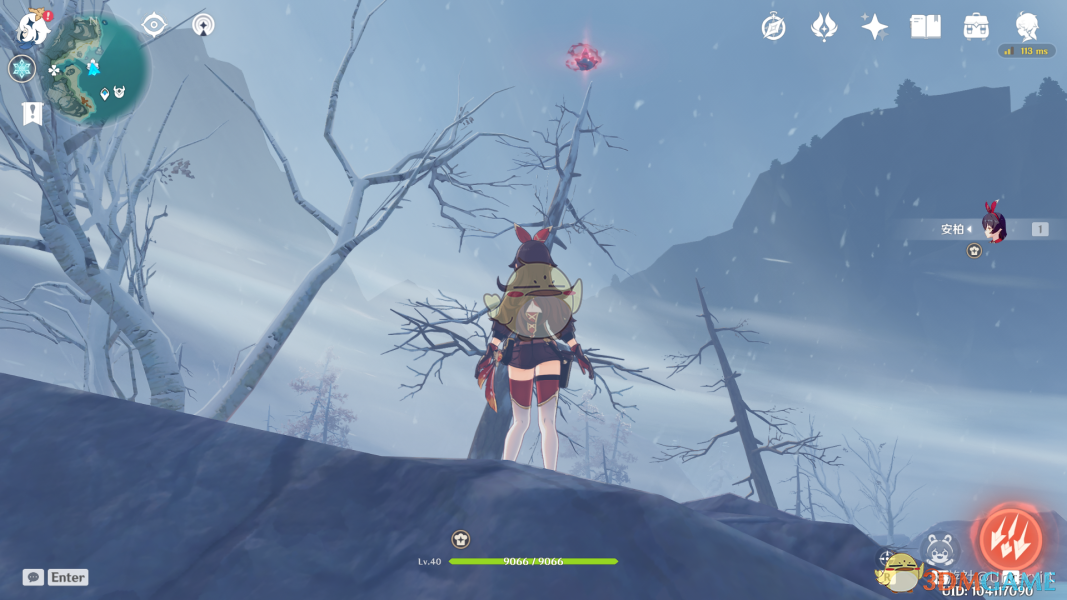Viewport: 1067px width, 600px height.
Task: Open the minimap
Action: tap(97, 68)
